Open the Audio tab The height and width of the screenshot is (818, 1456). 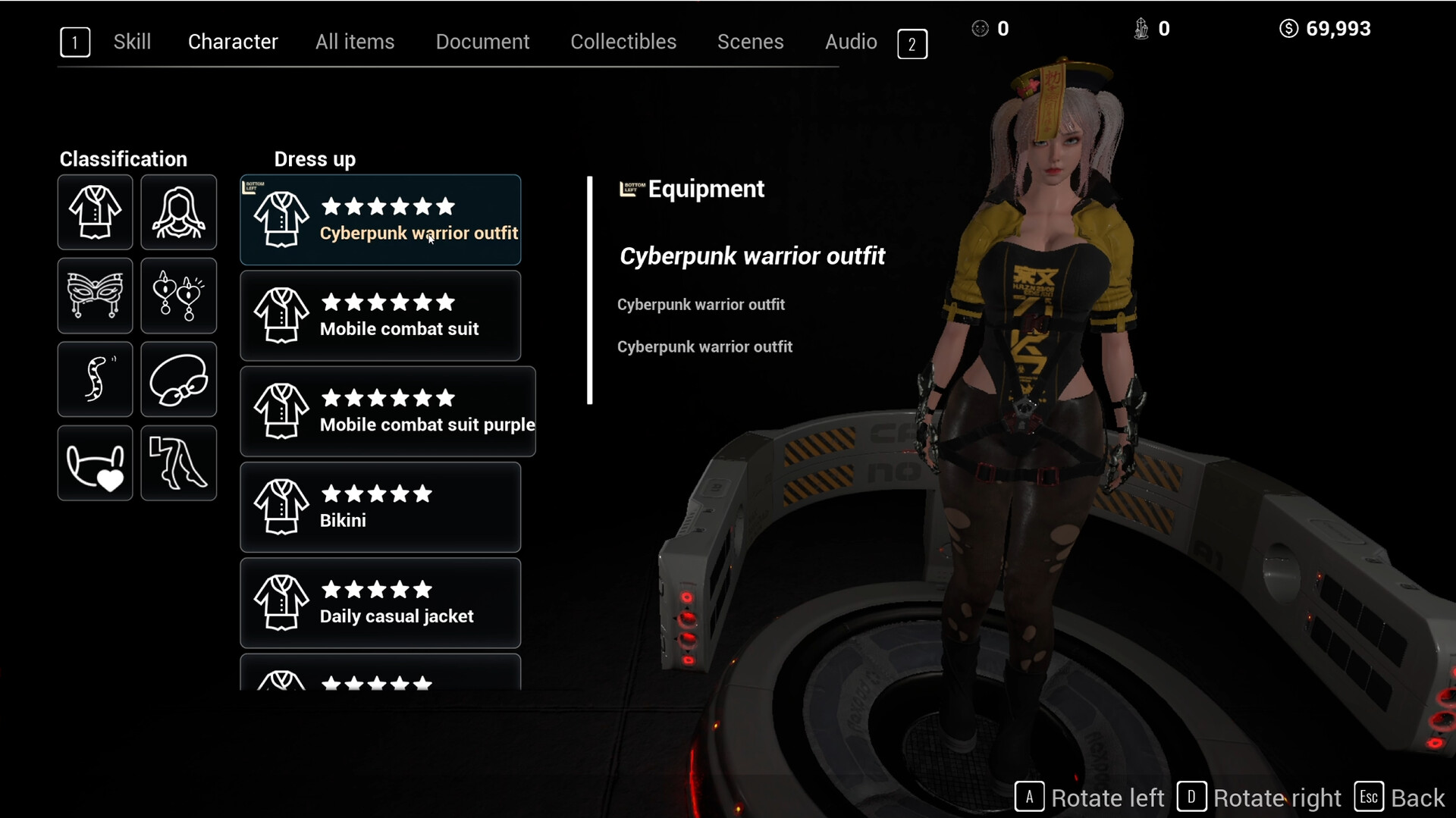pos(851,42)
